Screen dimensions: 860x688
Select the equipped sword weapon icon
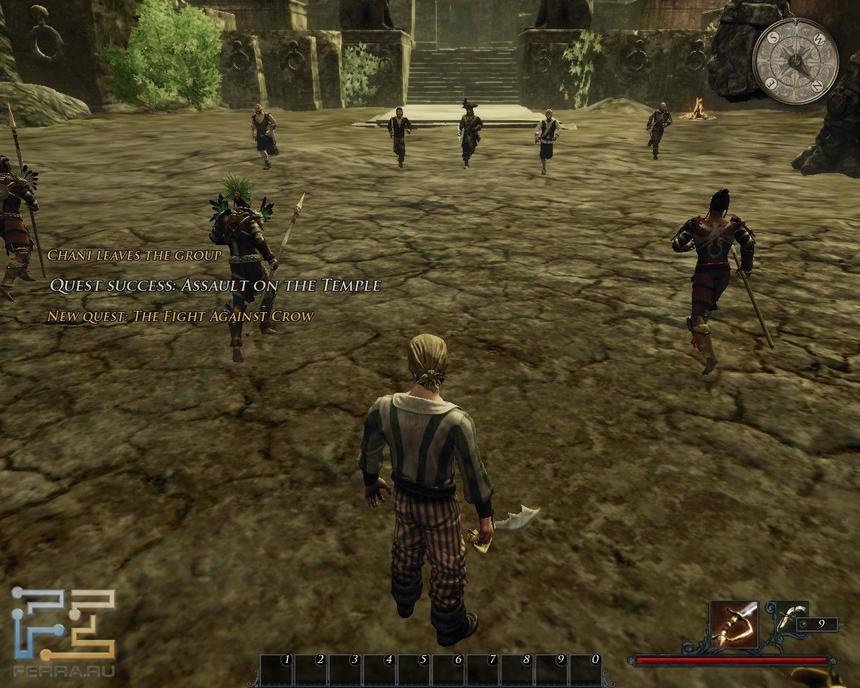(732, 624)
